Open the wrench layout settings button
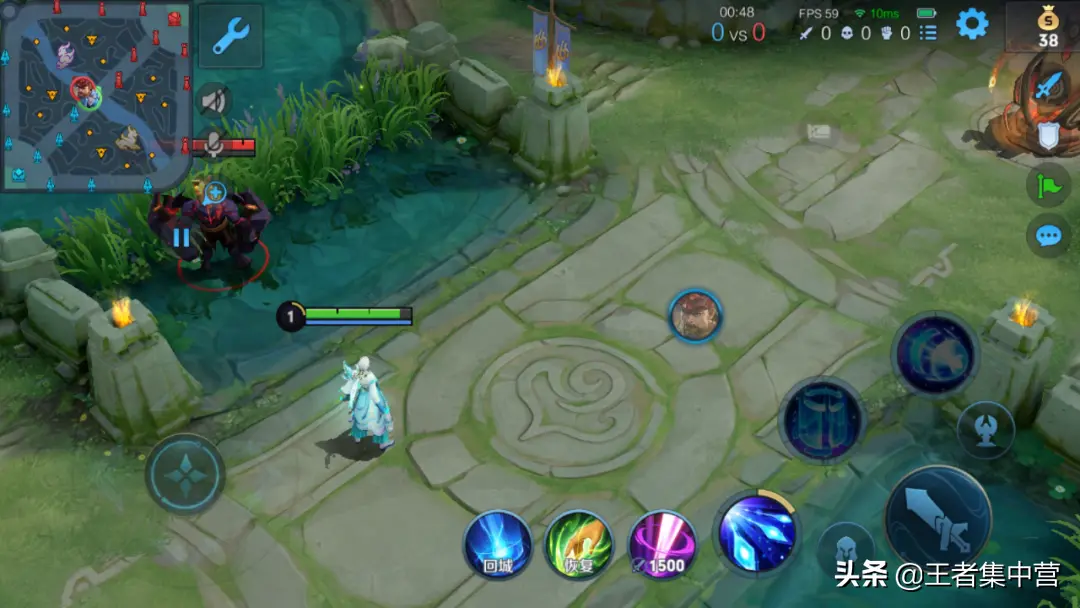 (x=231, y=36)
